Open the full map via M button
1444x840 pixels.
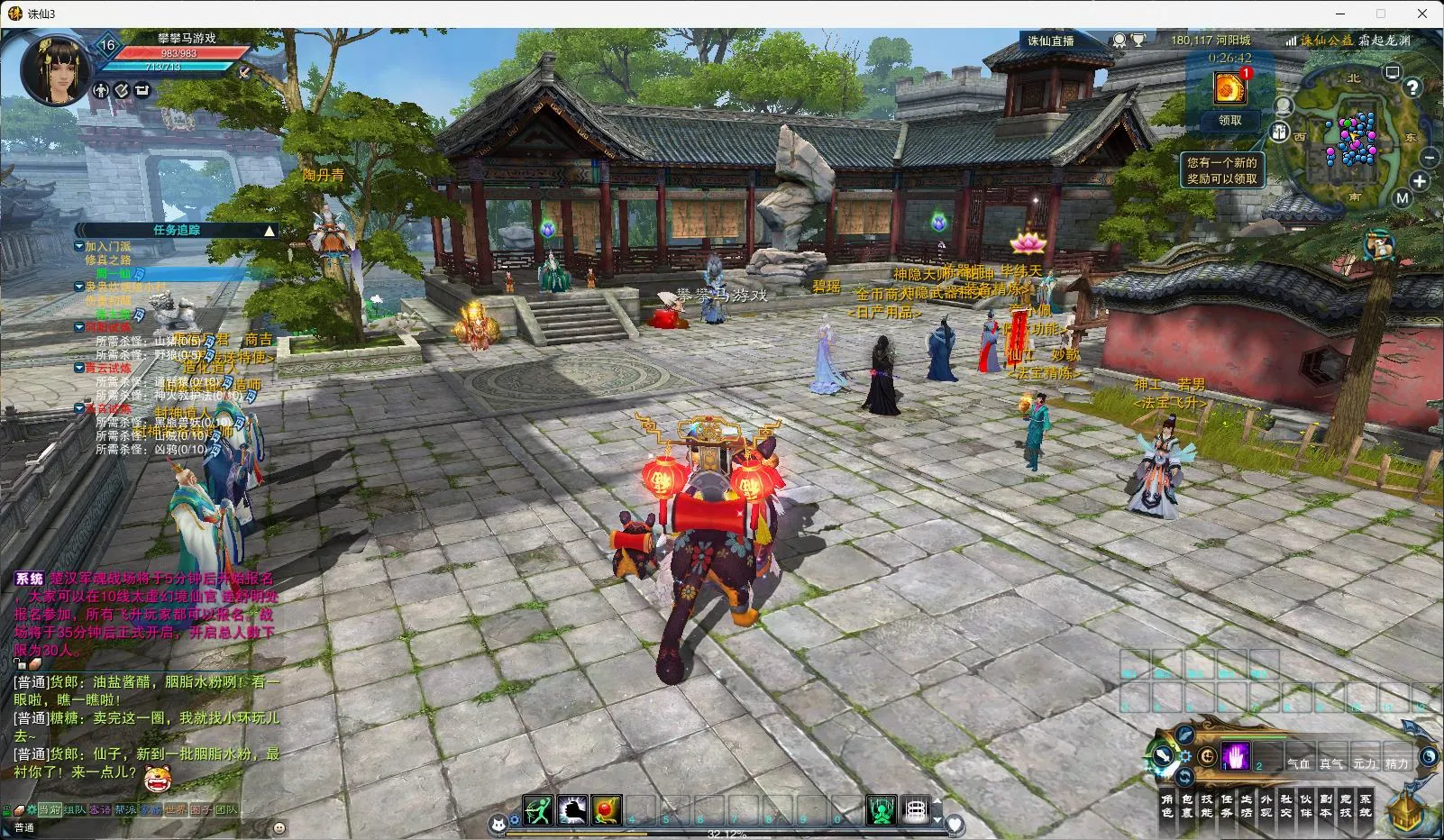coord(1402,198)
